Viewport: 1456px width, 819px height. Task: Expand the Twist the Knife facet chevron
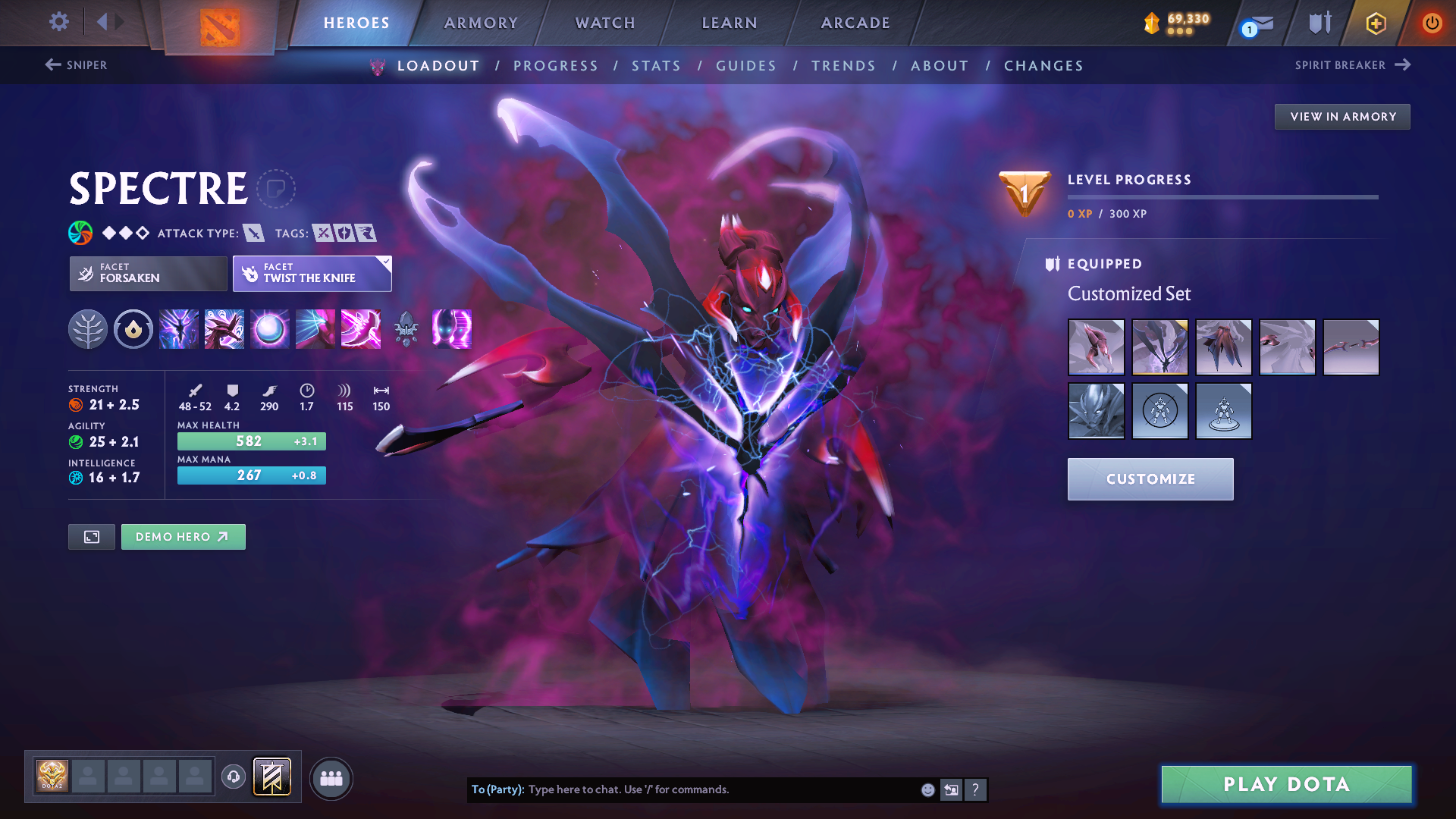386,263
